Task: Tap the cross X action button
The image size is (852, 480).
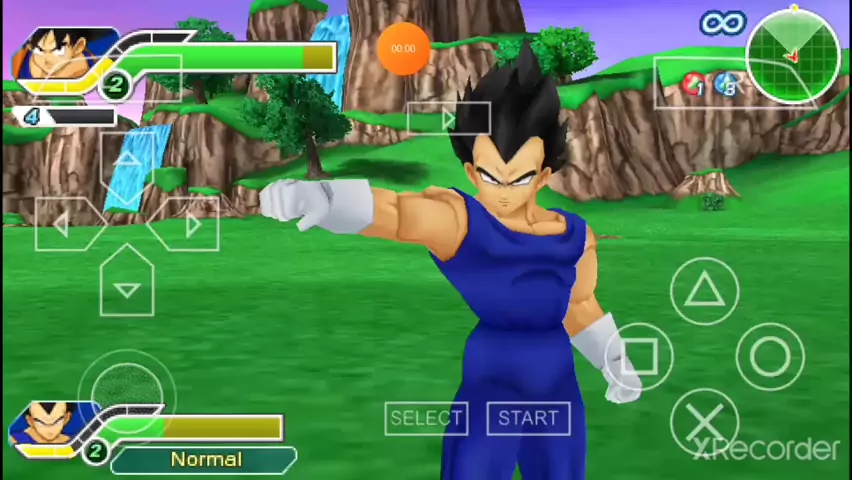Action: [705, 421]
